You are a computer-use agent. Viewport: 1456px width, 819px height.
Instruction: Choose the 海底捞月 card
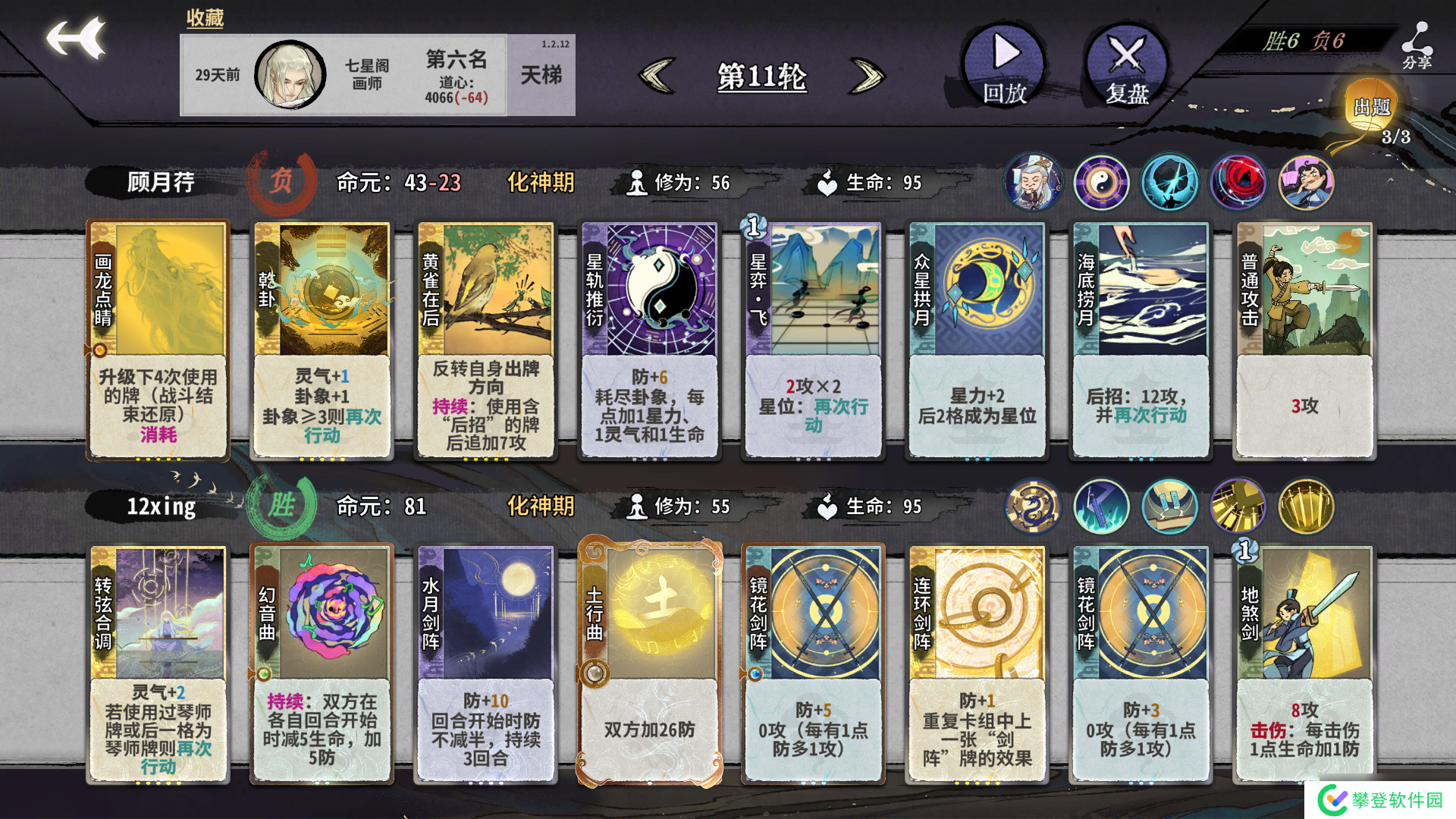[x=1141, y=340]
